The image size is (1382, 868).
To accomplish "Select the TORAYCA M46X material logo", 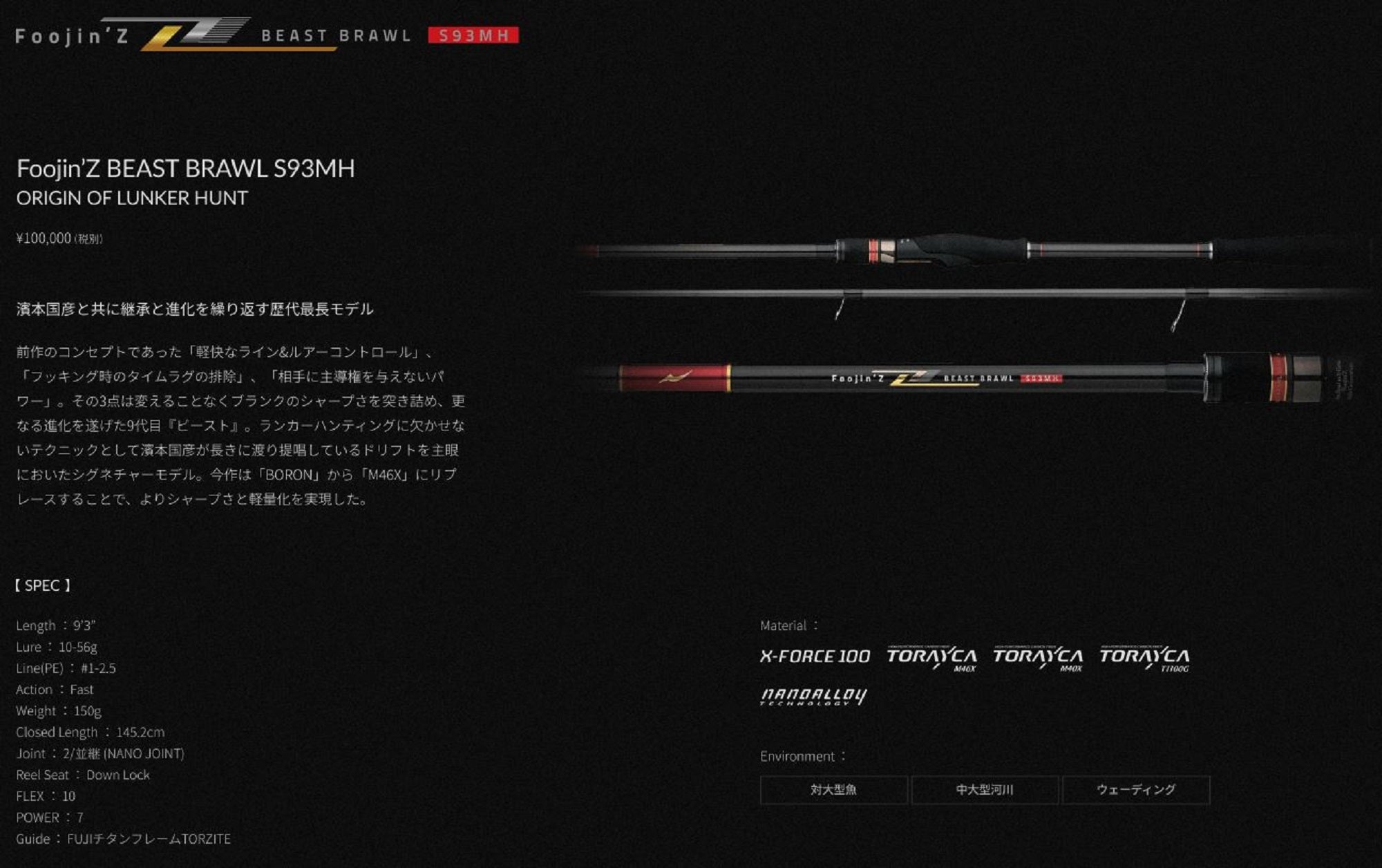I will 931,658.
